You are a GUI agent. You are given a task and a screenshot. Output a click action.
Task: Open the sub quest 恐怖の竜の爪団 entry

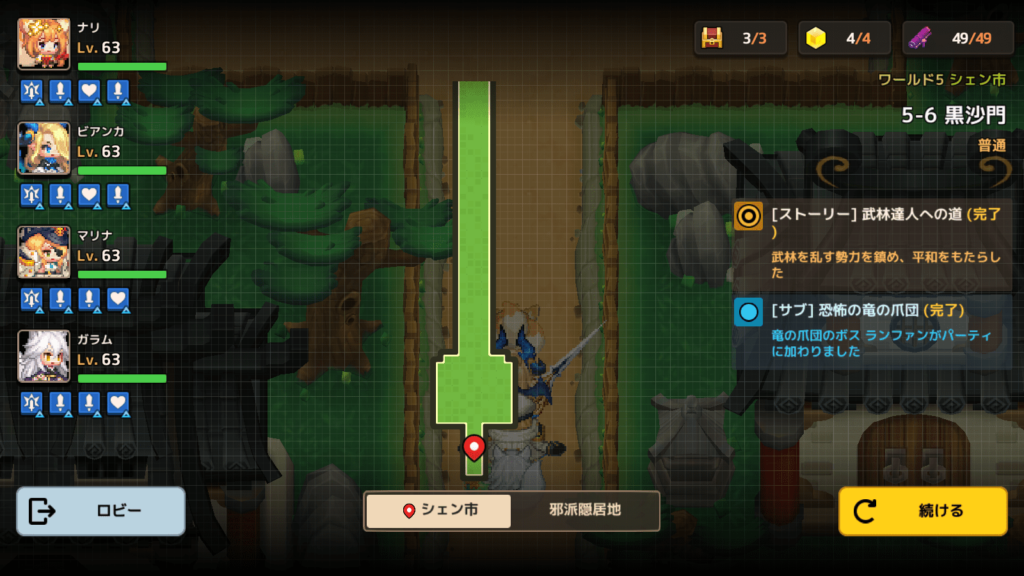coord(872,330)
